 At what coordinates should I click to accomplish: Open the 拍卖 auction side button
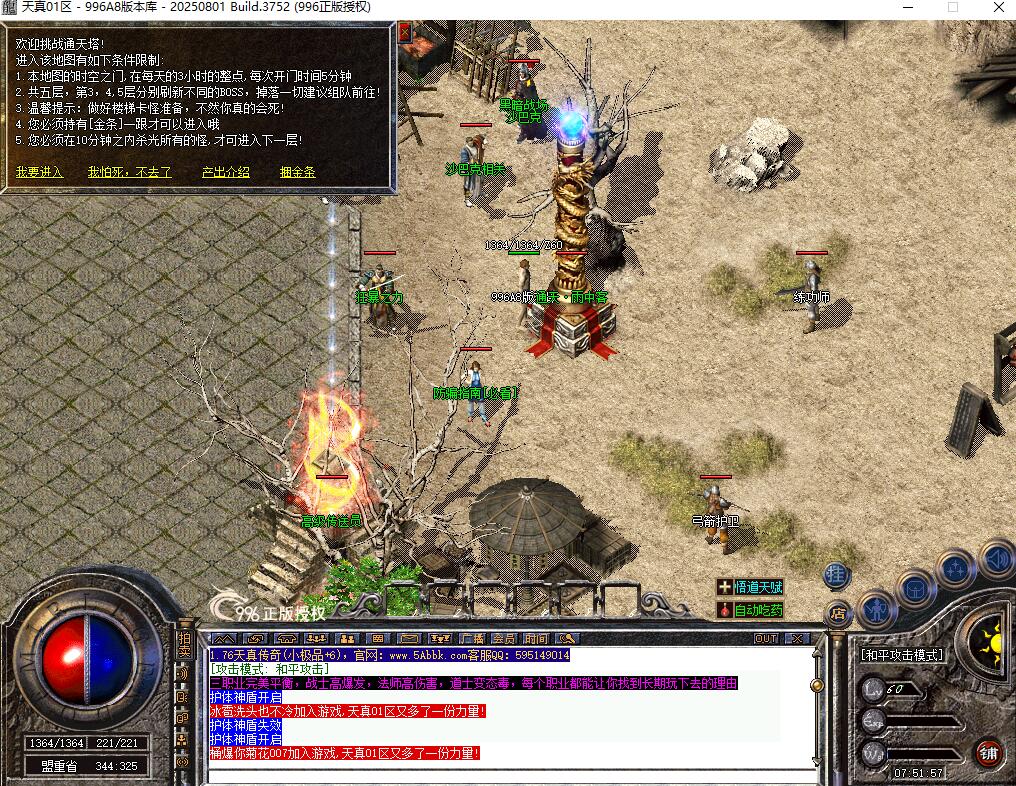click(x=183, y=645)
